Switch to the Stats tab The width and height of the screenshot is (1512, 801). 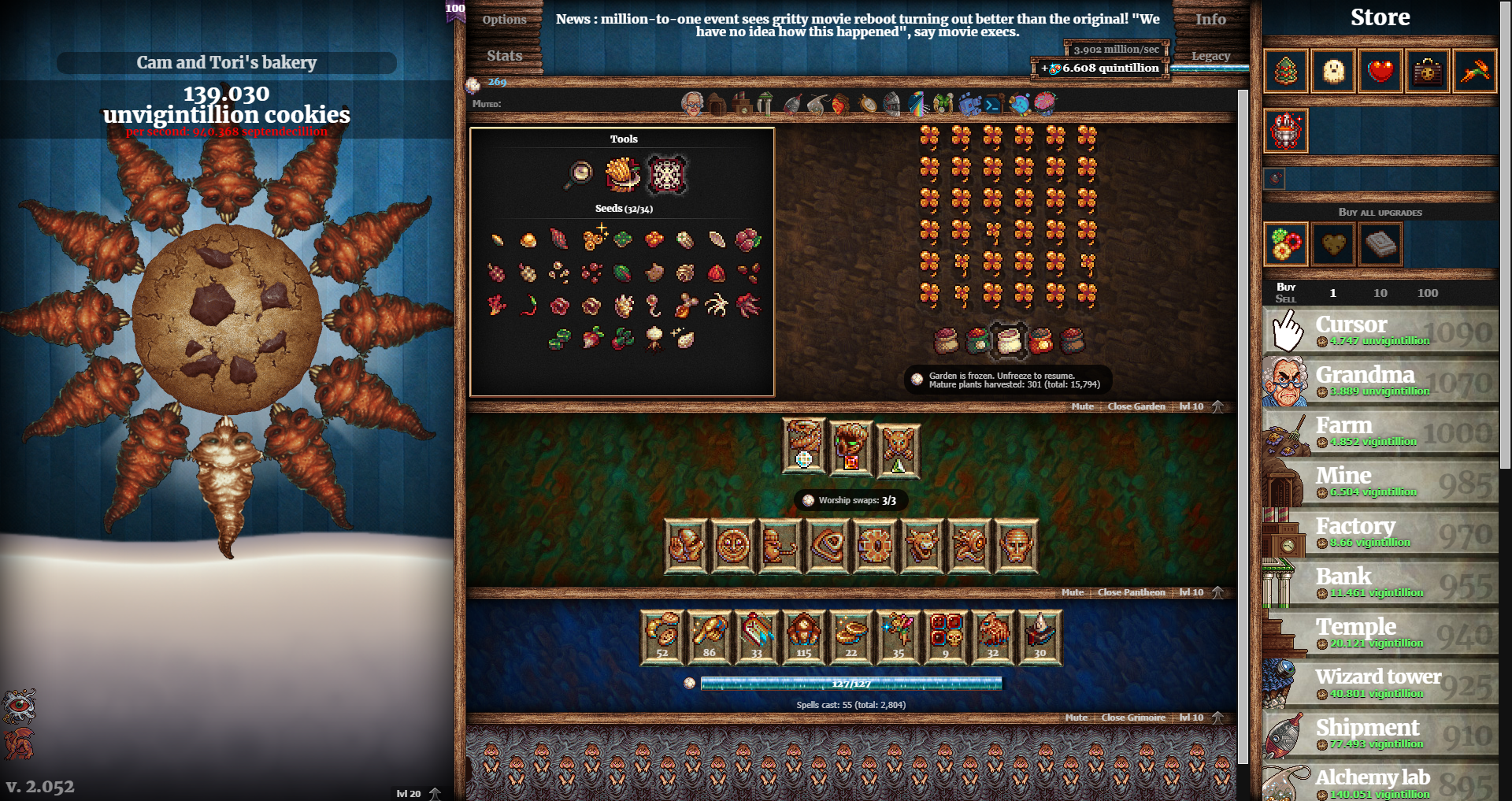[504, 55]
